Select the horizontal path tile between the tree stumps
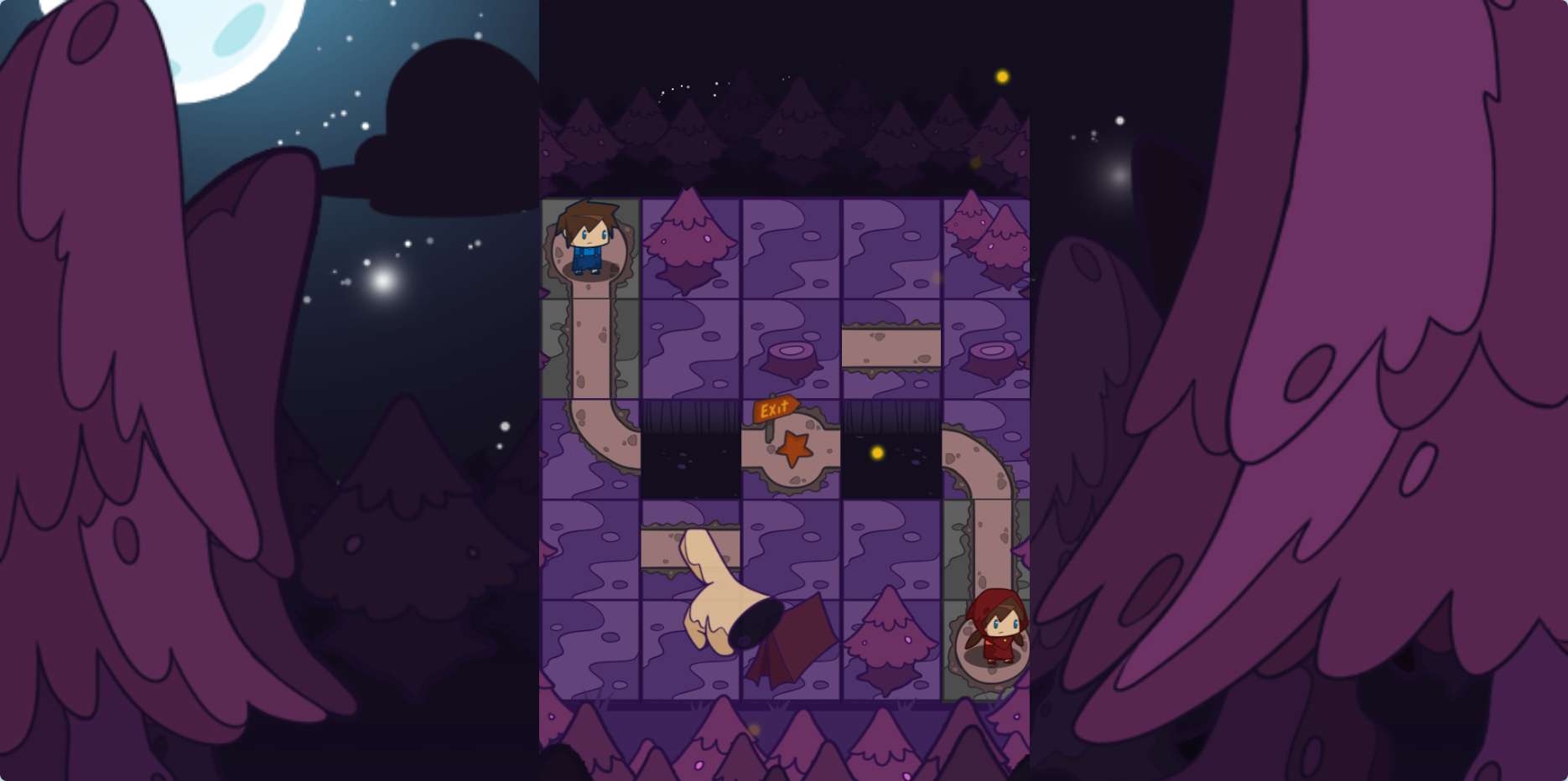1568x781 pixels. click(891, 349)
